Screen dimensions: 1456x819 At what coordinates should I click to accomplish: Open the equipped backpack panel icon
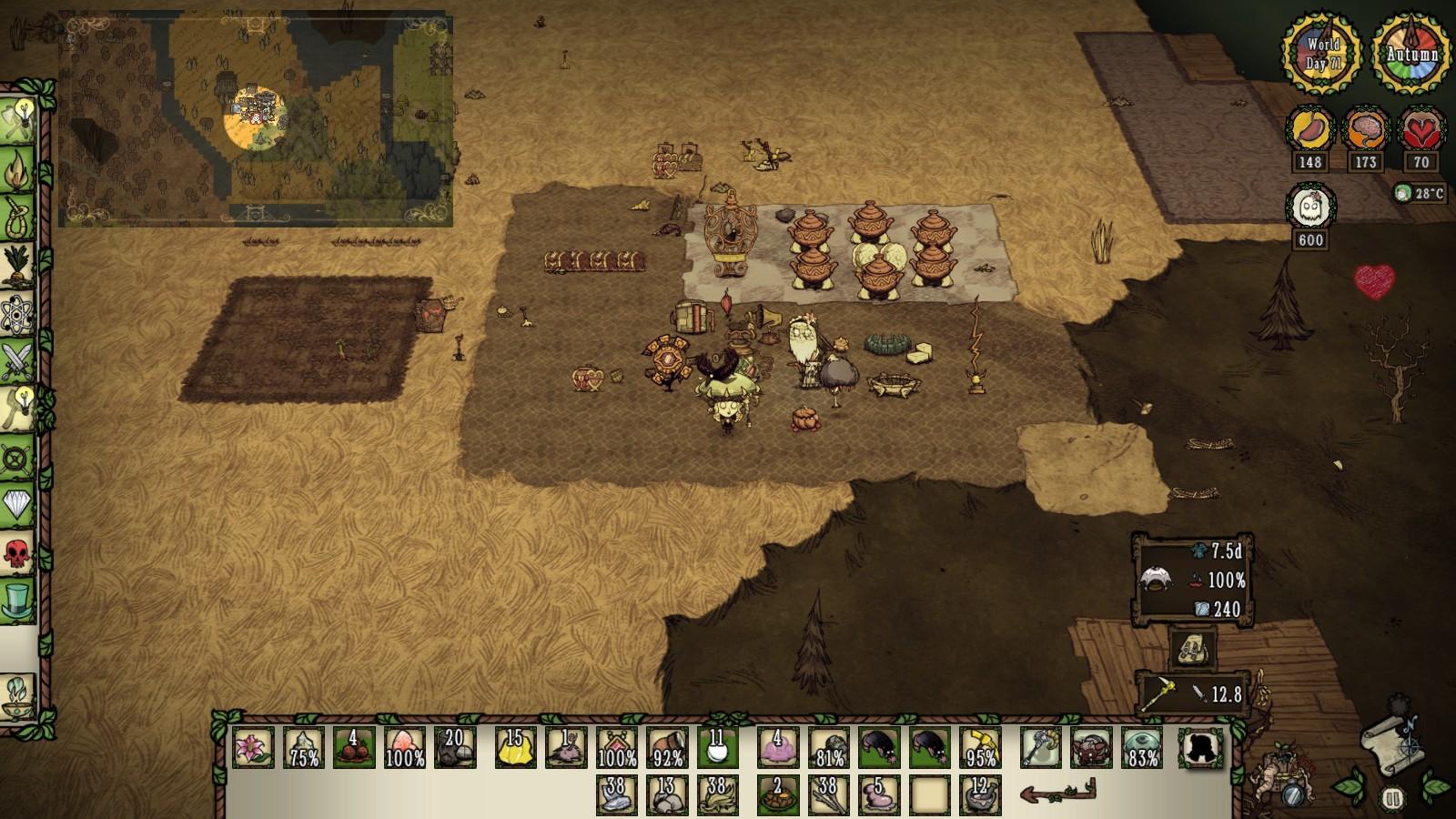pos(1191,650)
